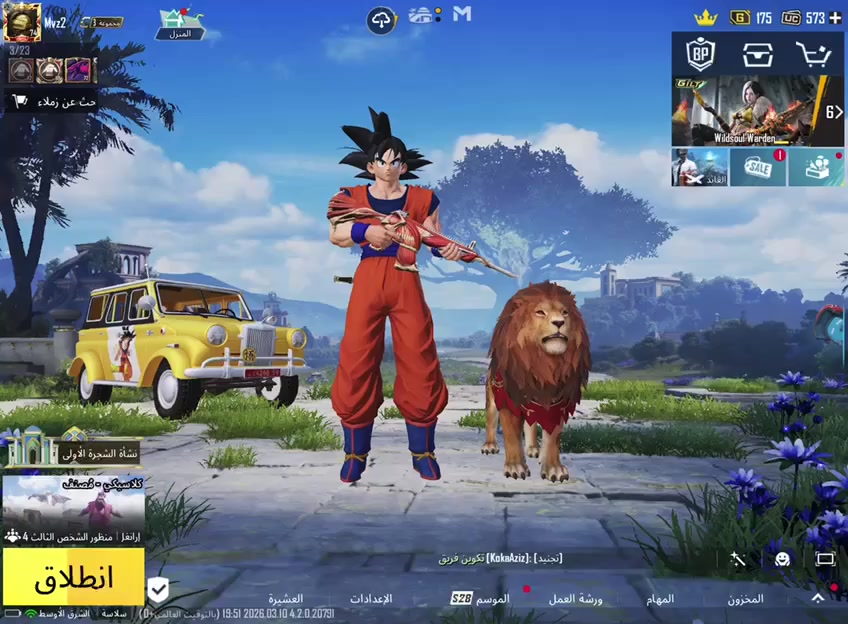The width and height of the screenshot is (848, 624).
Task: Open the shopping cart store
Action: pyautogui.click(x=813, y=55)
